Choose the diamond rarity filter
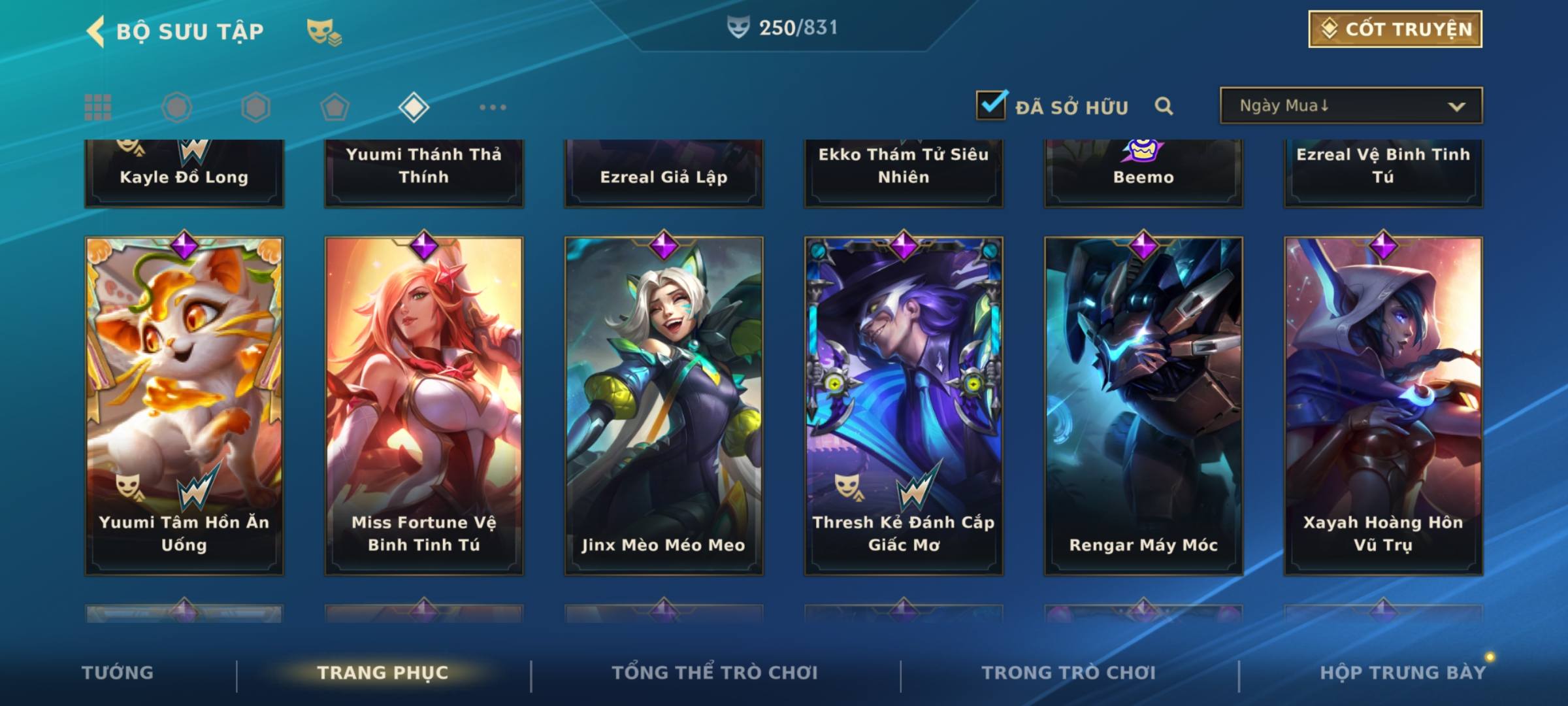 414,107
